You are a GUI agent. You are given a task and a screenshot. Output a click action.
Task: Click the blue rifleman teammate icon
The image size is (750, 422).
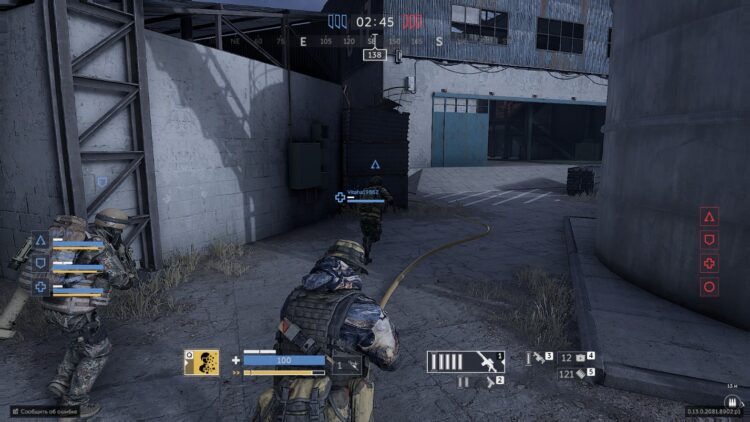(41, 241)
